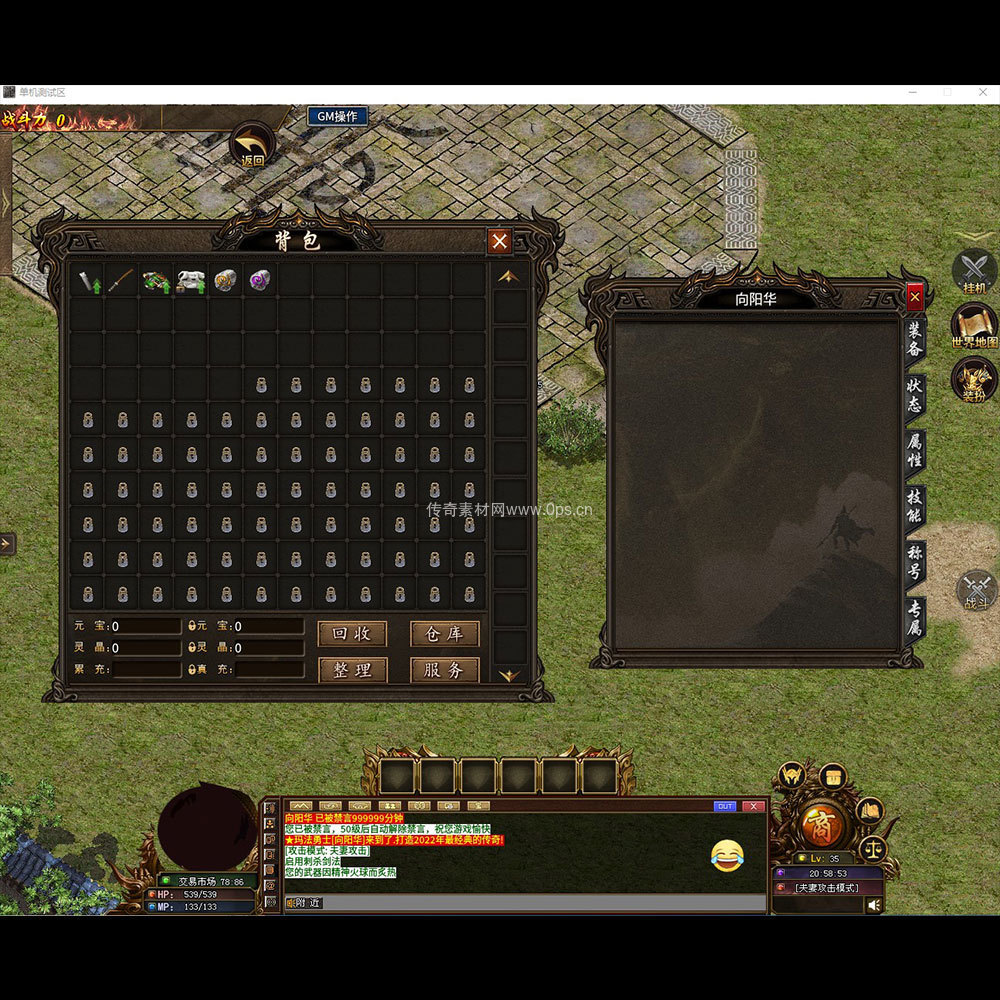The width and height of the screenshot is (1000, 1000).
Task: Select the long staff item in the bag
Action: tap(122, 281)
